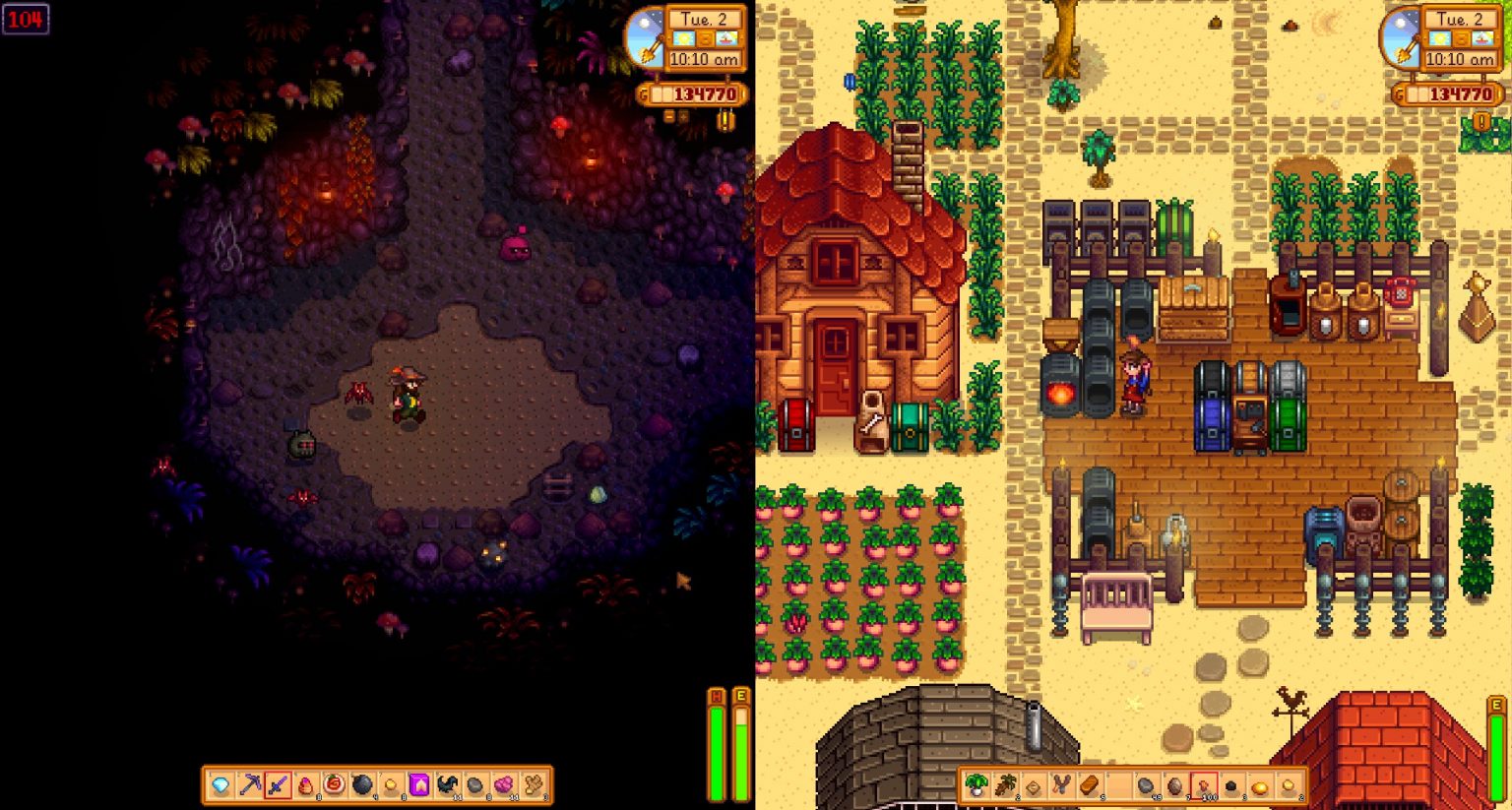Image resolution: width=1512 pixels, height=810 pixels.
Task: Open the farm player's quest journal
Action: [1481, 122]
